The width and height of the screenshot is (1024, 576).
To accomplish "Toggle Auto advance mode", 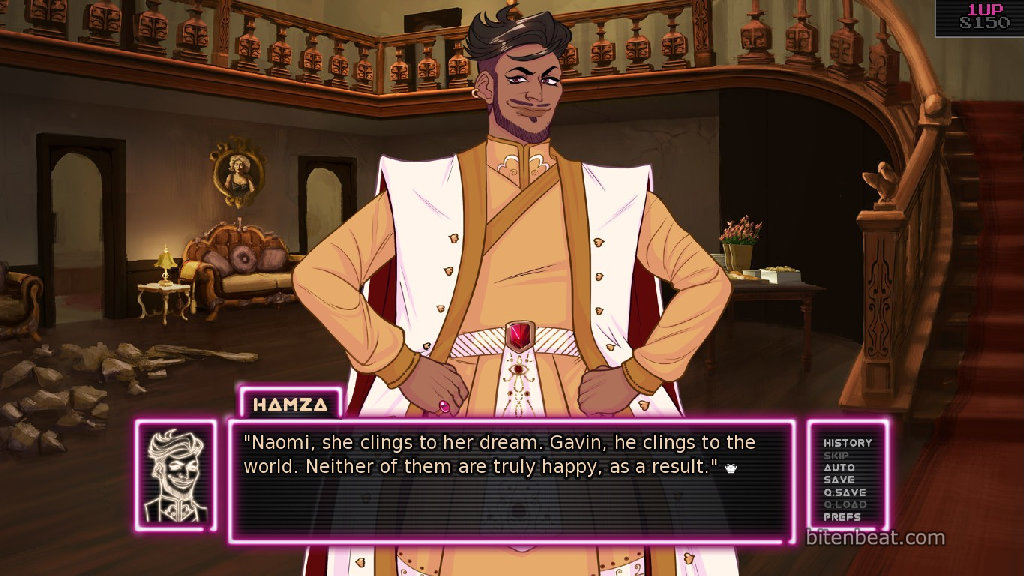I will [x=838, y=467].
